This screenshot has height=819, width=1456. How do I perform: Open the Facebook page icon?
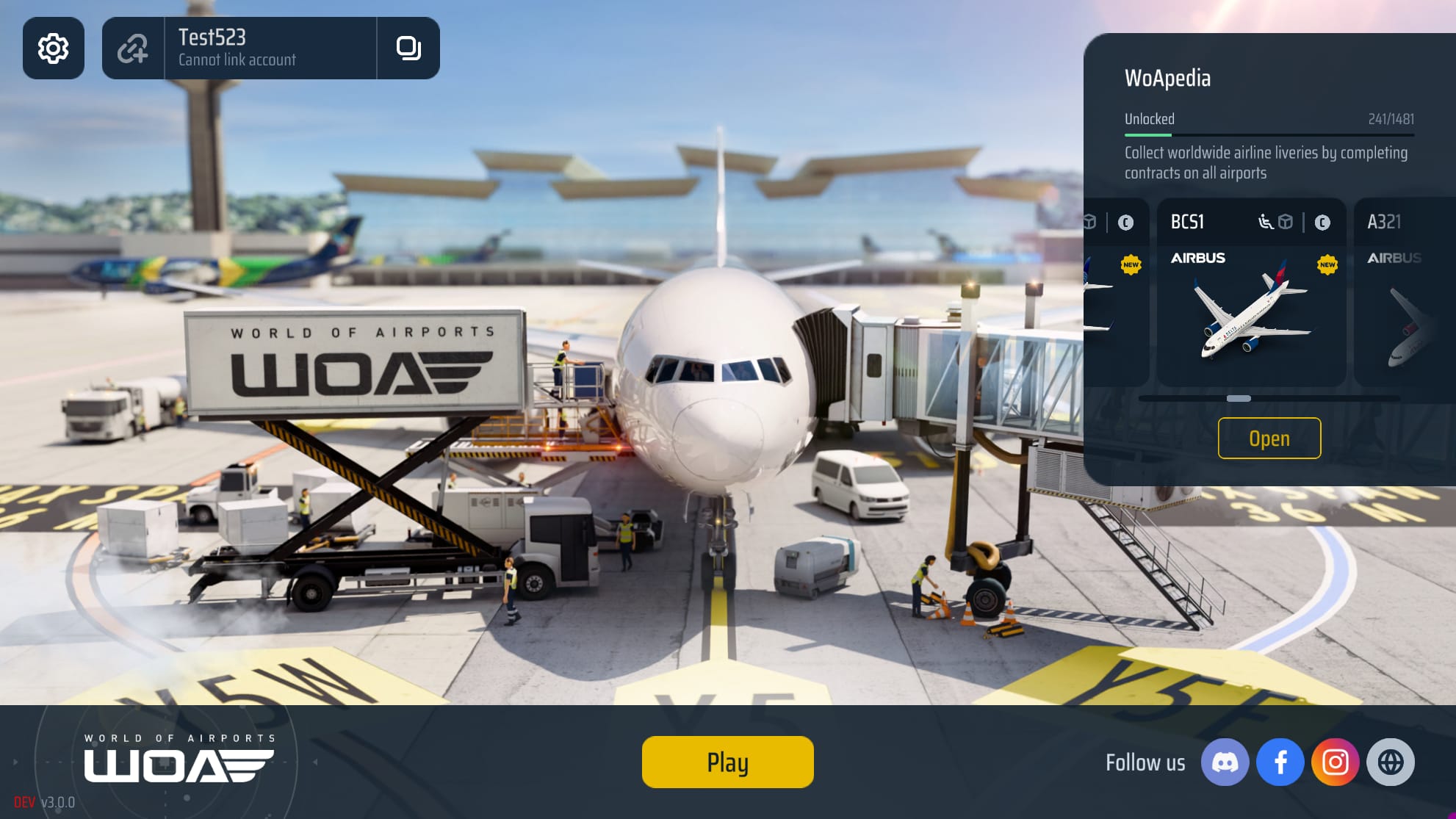[x=1281, y=762]
